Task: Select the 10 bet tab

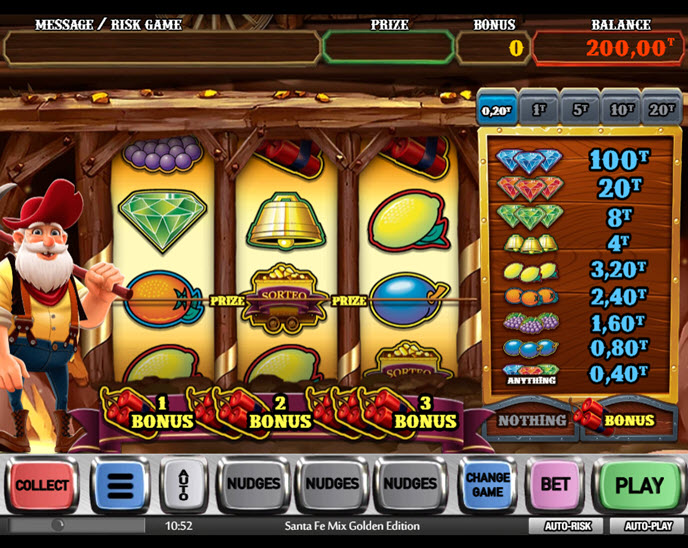Action: (620, 109)
